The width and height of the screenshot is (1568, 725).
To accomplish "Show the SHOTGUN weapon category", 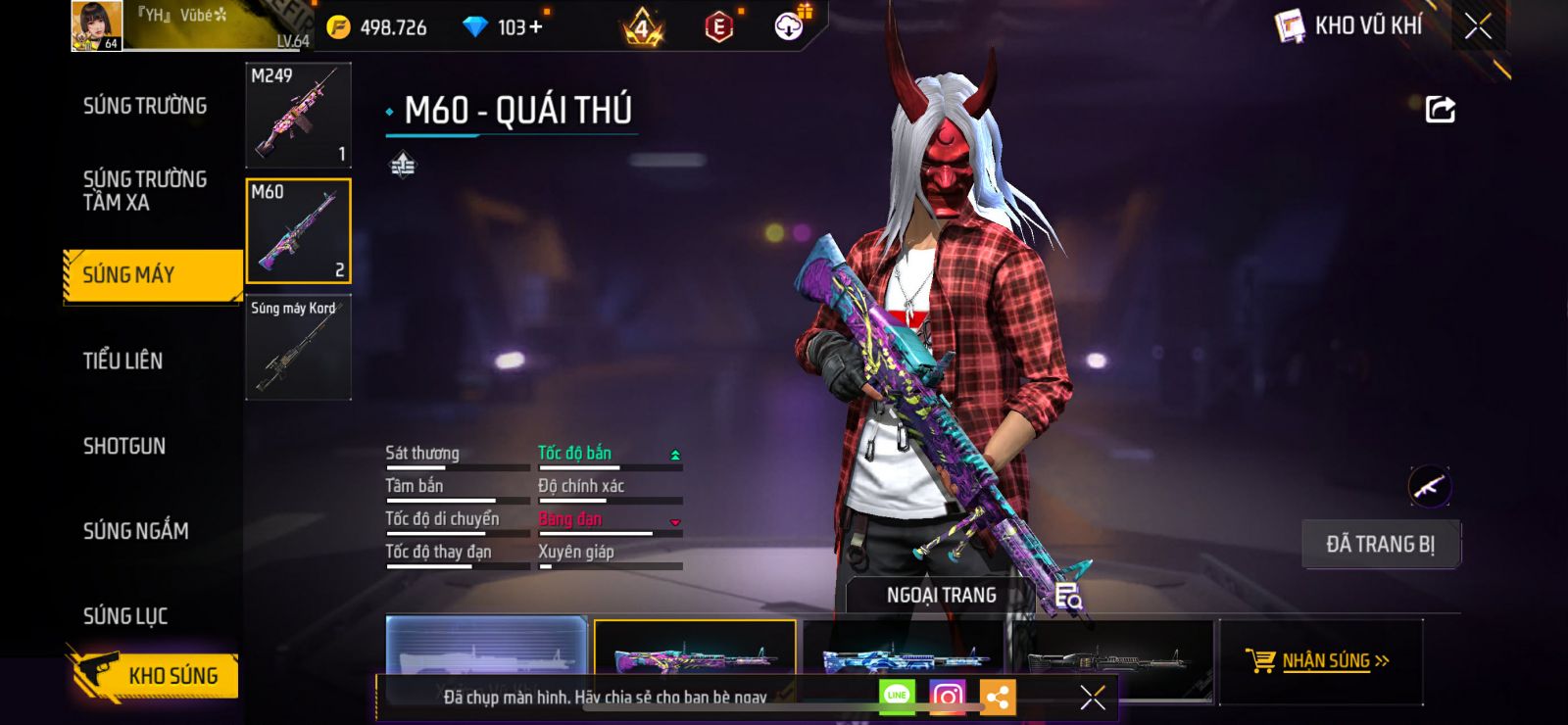I will (x=124, y=446).
